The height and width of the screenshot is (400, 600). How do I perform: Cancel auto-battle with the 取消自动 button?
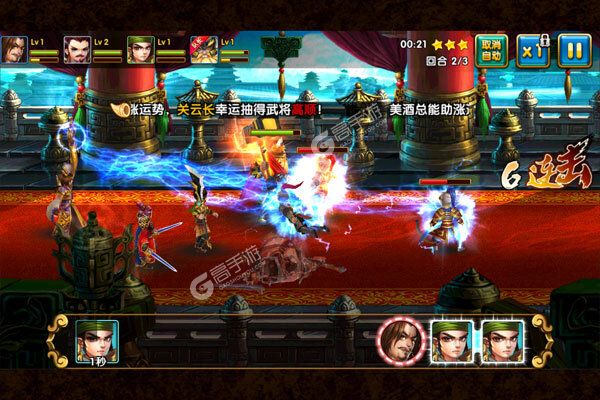[x=489, y=48]
